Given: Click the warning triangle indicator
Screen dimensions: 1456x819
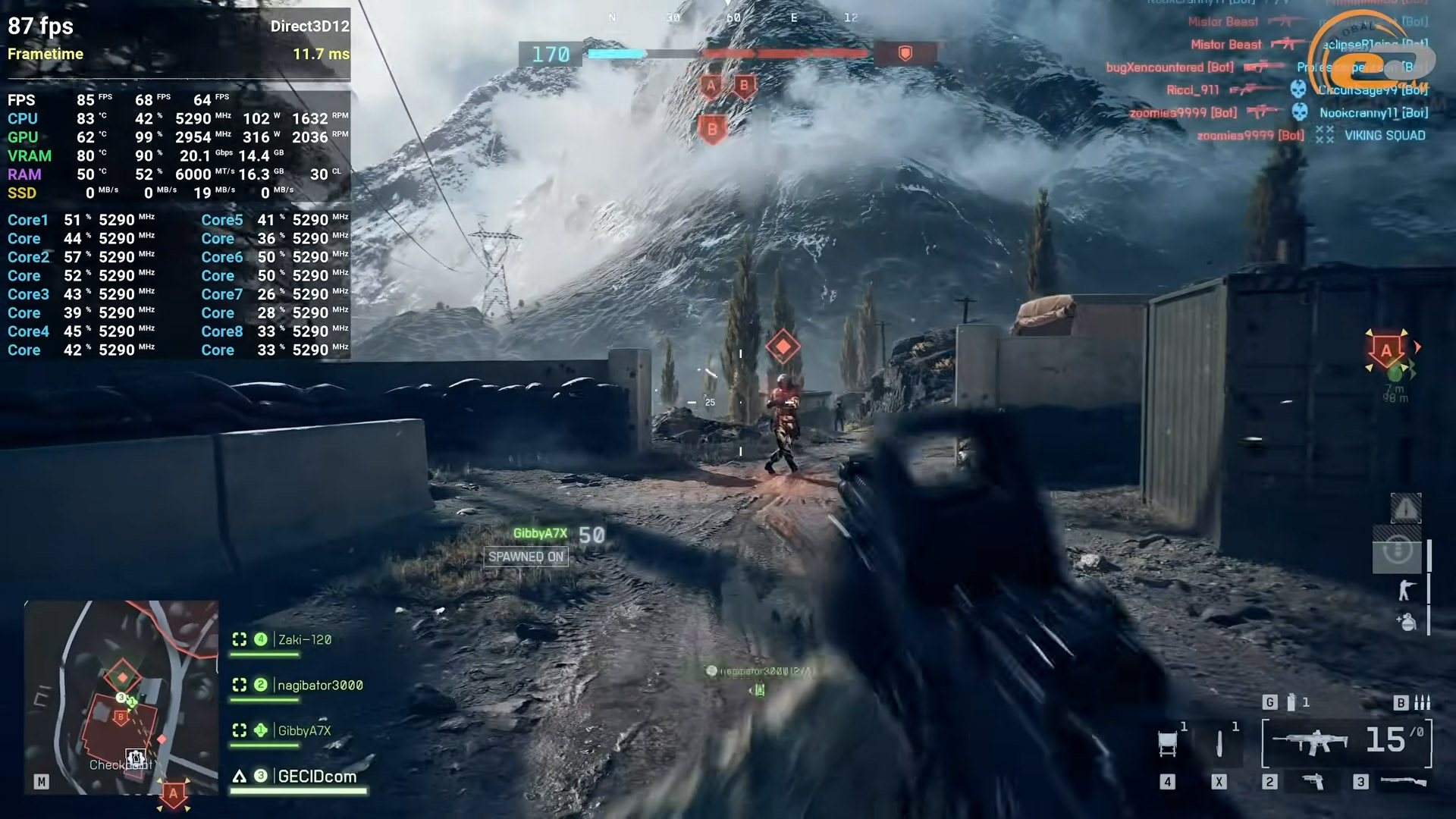Looking at the screenshot, I should [x=1405, y=509].
